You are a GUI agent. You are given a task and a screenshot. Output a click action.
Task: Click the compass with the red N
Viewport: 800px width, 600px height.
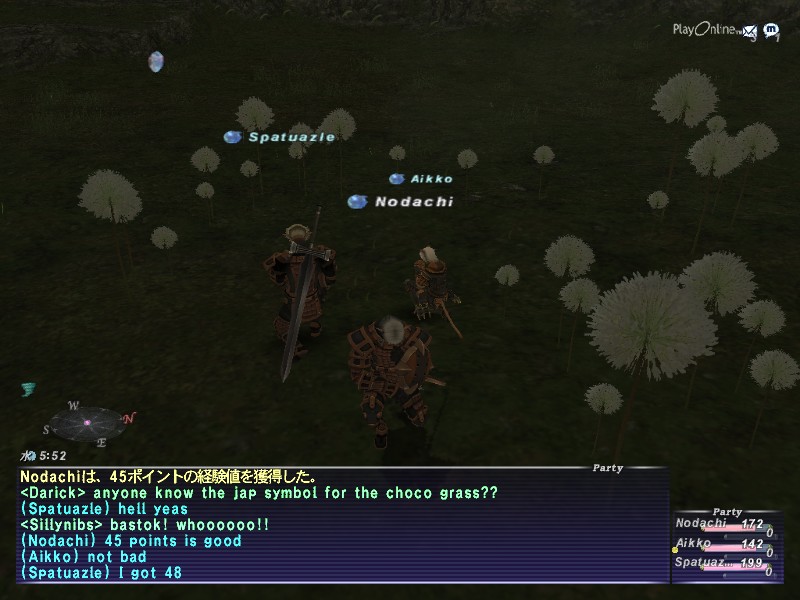(87, 422)
